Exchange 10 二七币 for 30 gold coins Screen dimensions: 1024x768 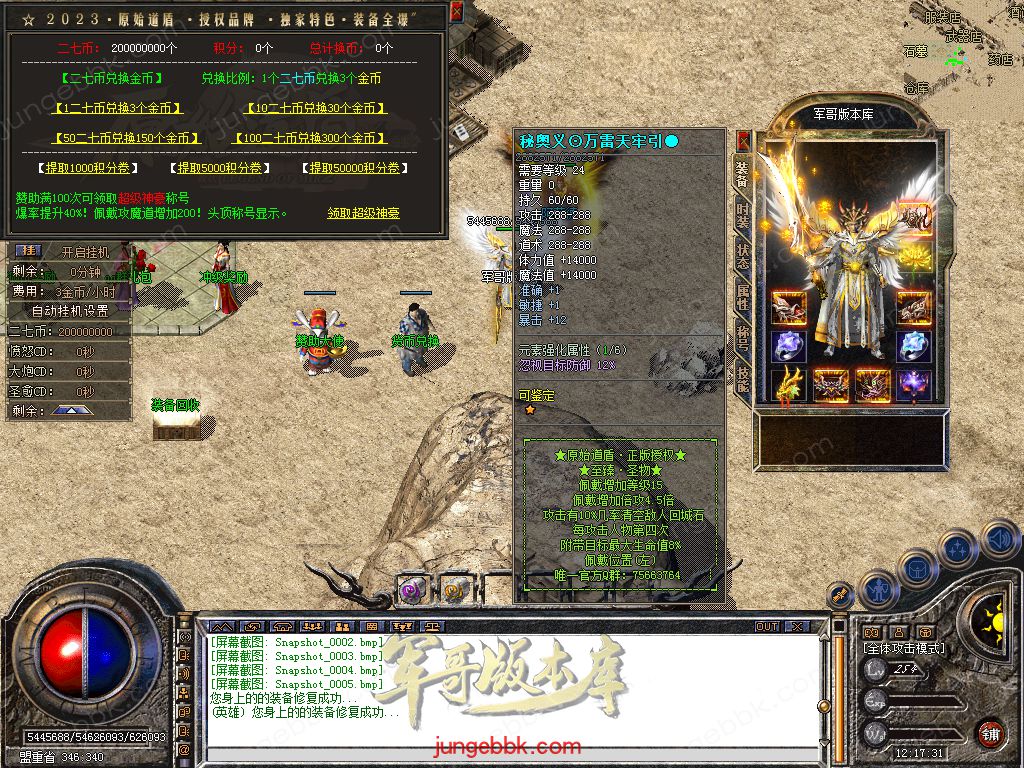click(x=316, y=108)
